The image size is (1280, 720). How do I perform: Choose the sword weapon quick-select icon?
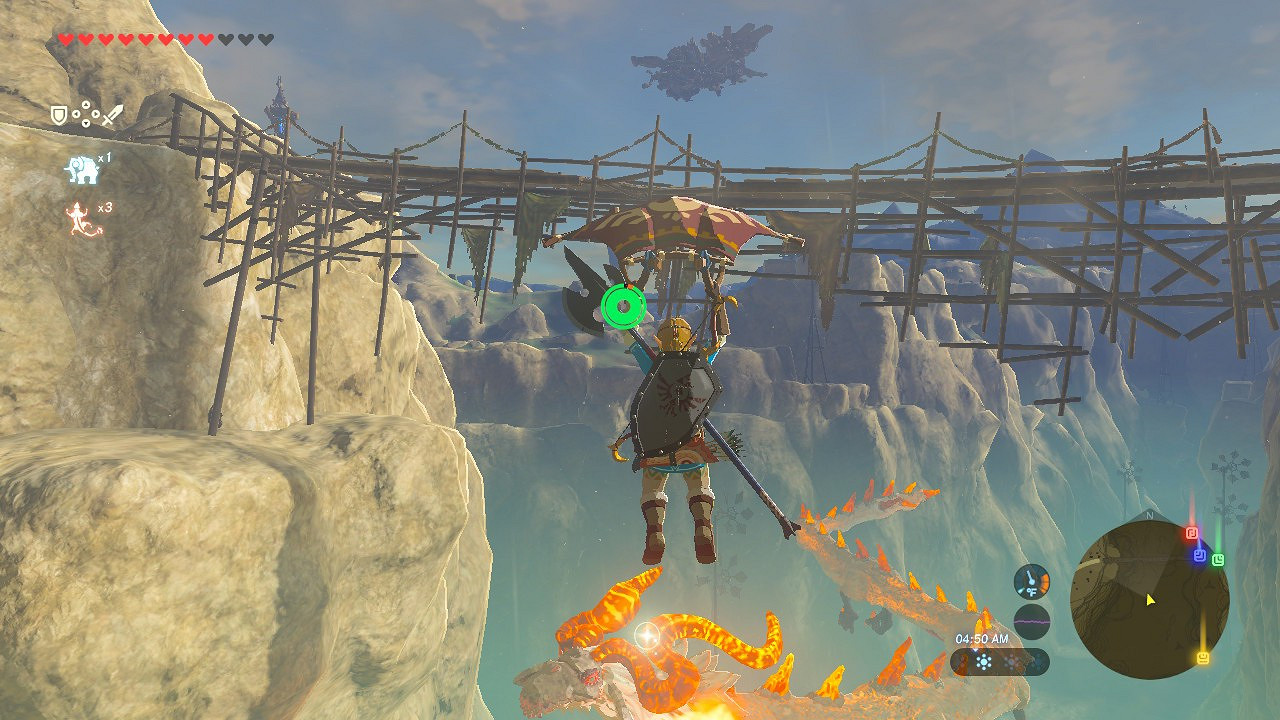(112, 115)
